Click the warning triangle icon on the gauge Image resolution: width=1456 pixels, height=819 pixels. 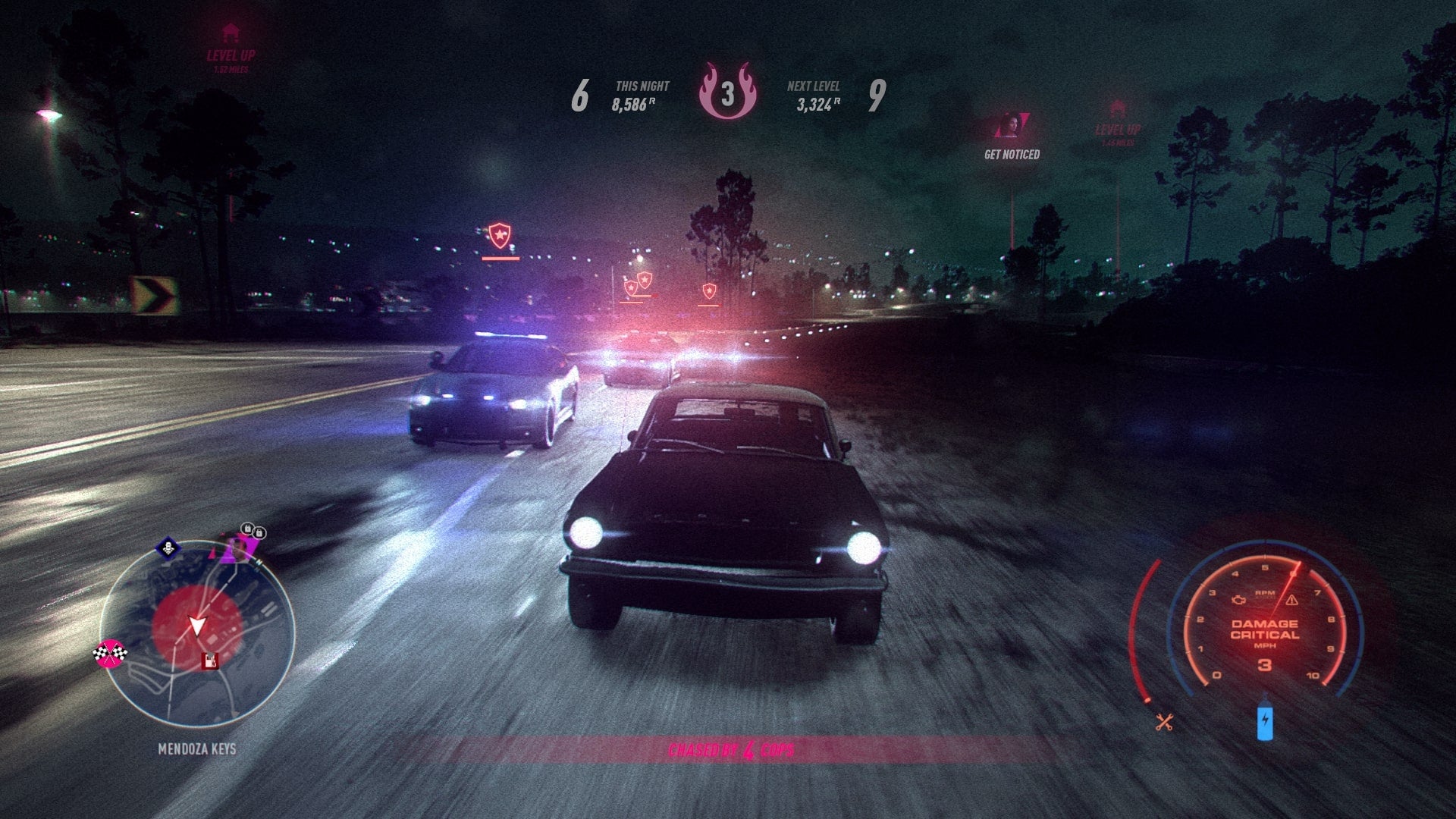(x=1292, y=601)
